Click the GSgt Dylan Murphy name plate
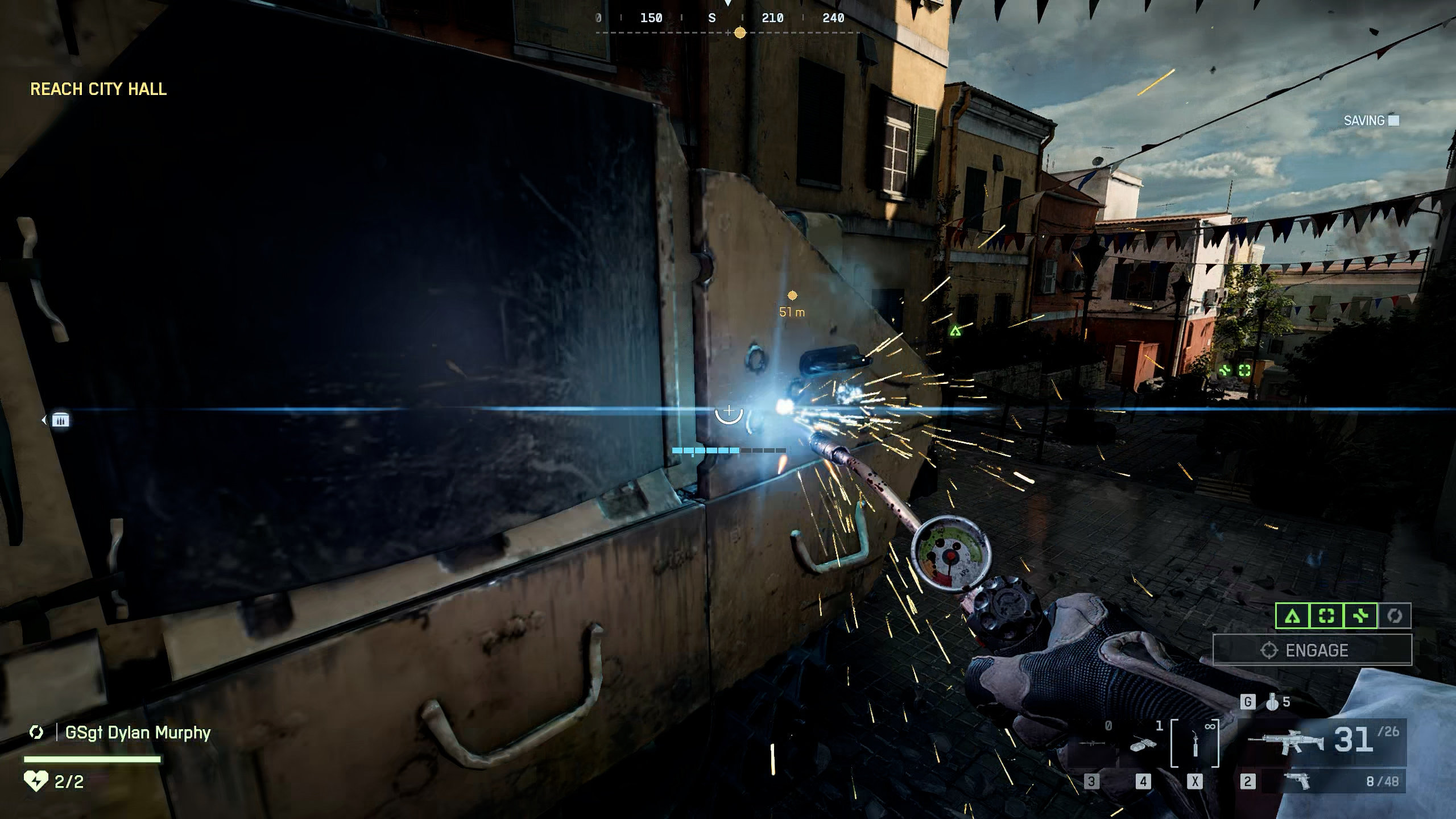This screenshot has width=1456, height=819. (x=138, y=733)
